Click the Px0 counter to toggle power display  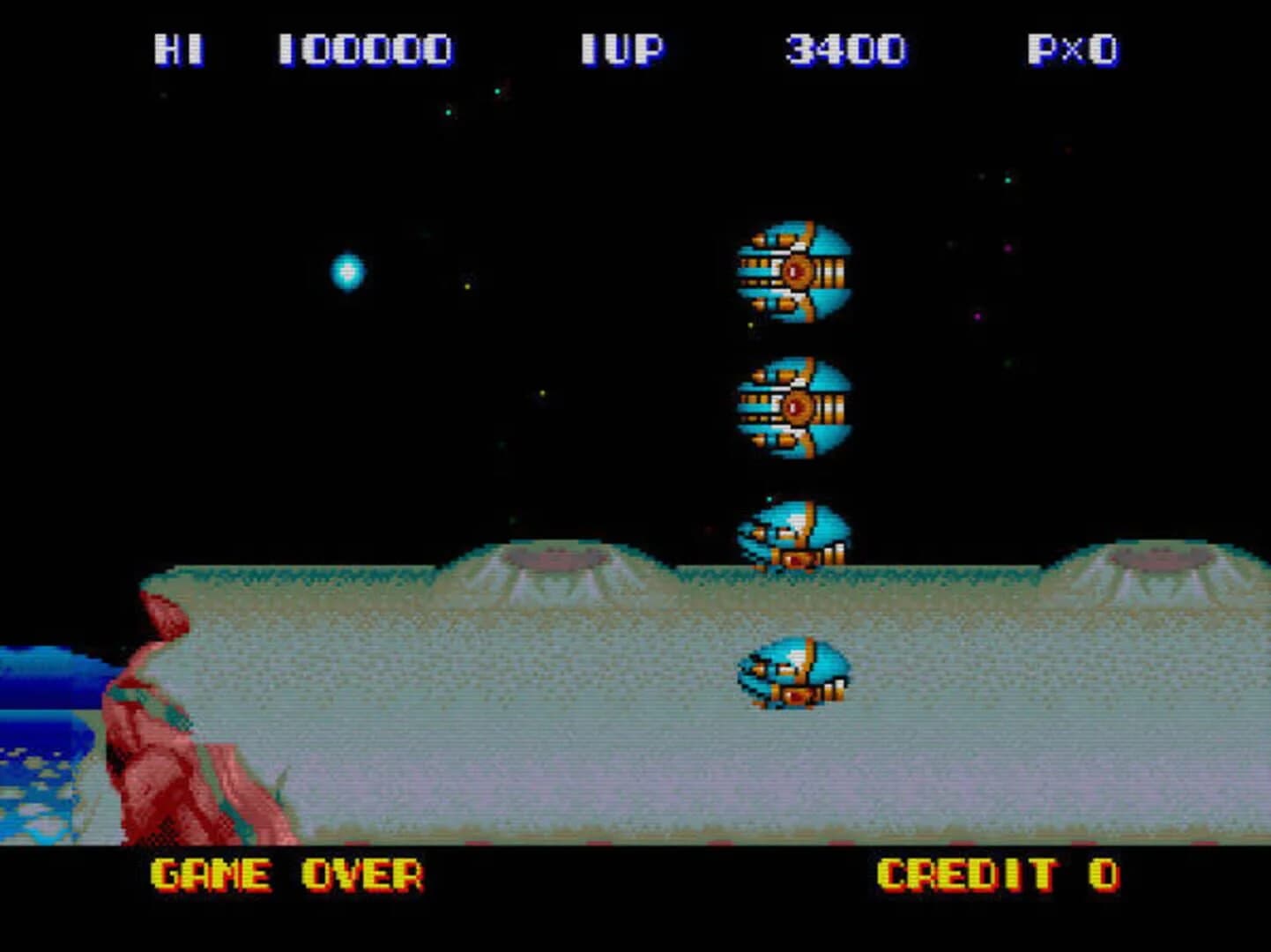(1072, 50)
